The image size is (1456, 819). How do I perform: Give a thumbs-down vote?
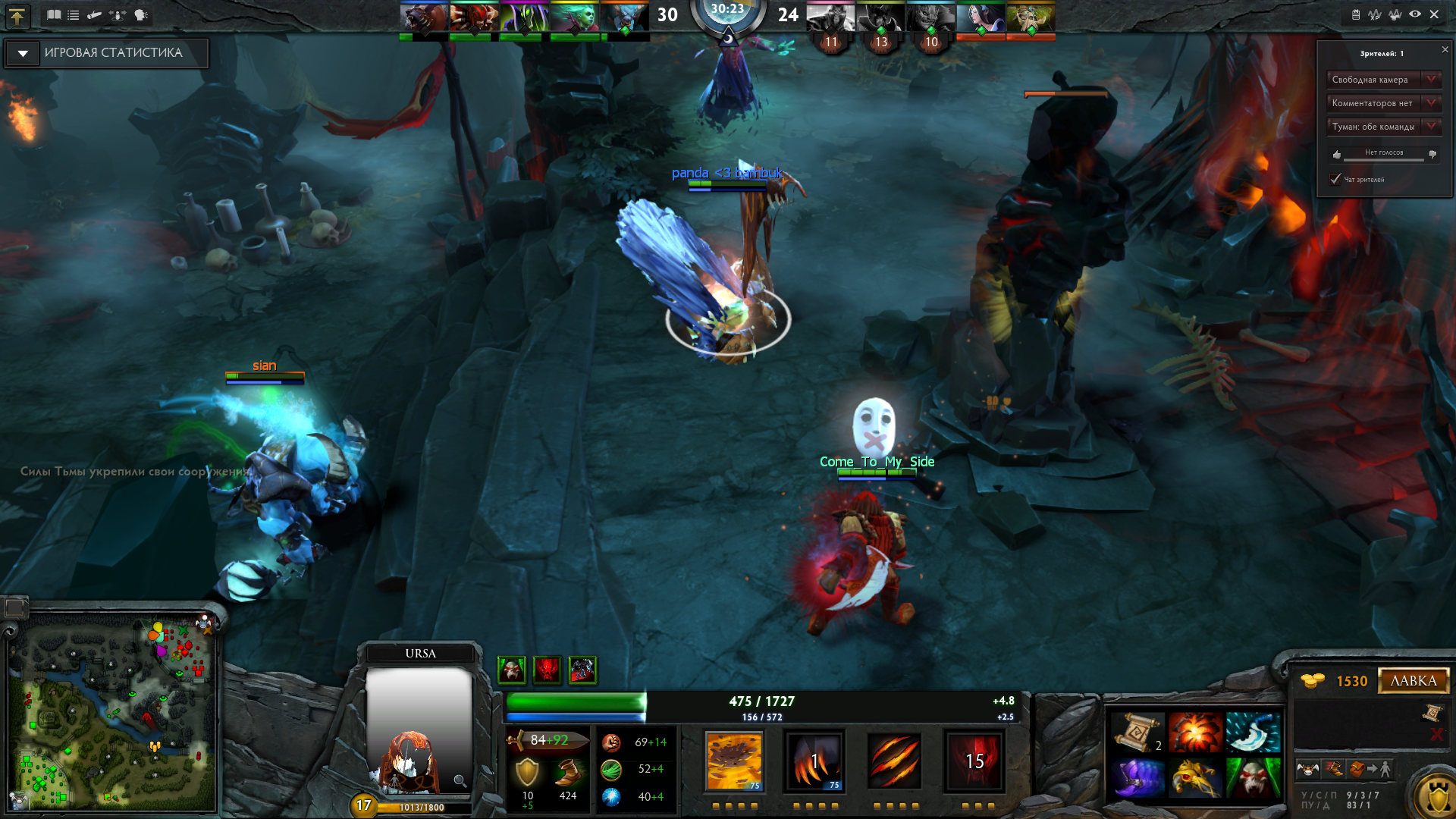click(1432, 154)
